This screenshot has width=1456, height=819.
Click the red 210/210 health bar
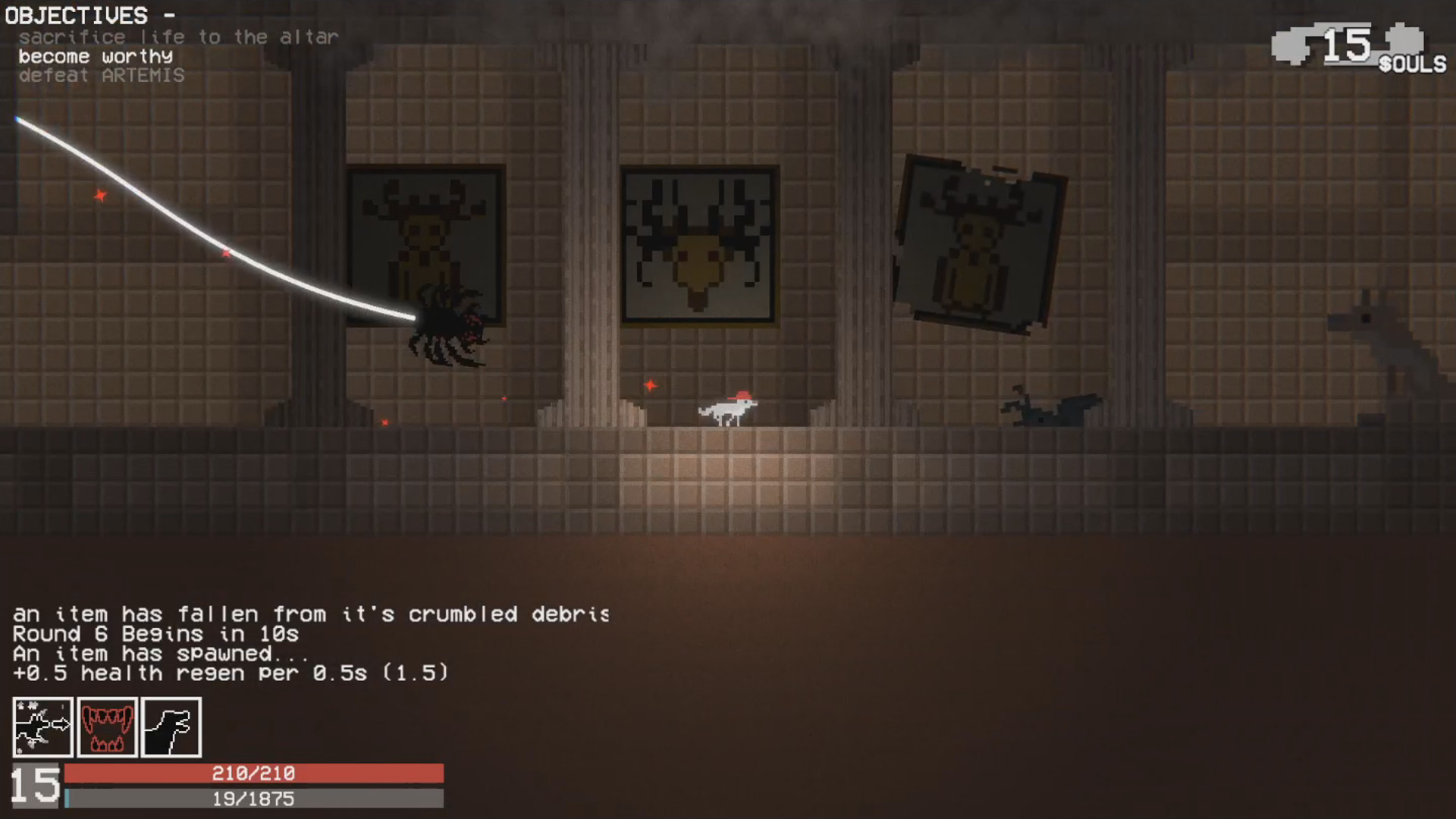[254, 773]
